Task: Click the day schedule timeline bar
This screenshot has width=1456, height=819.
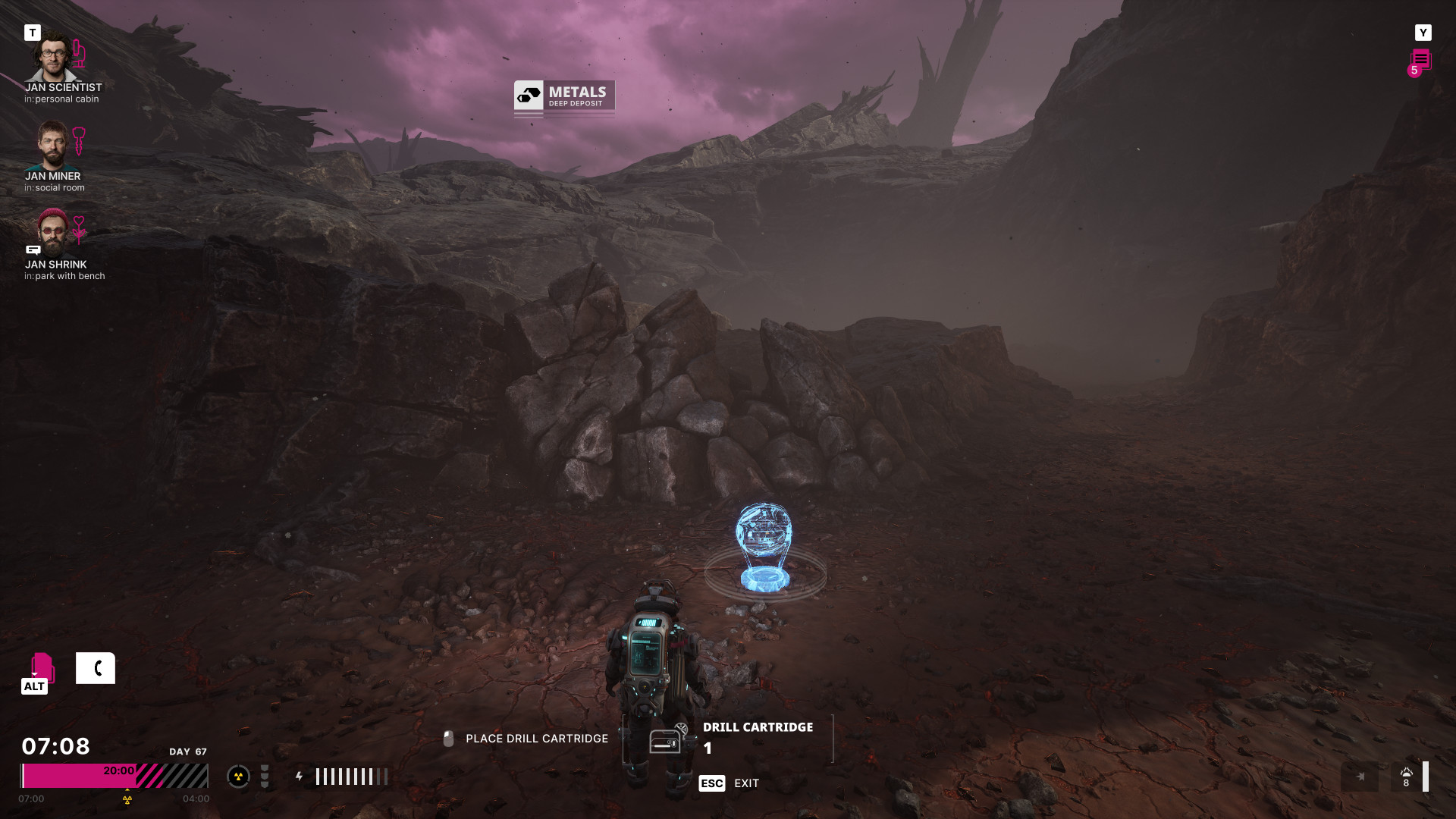Action: 114,776
